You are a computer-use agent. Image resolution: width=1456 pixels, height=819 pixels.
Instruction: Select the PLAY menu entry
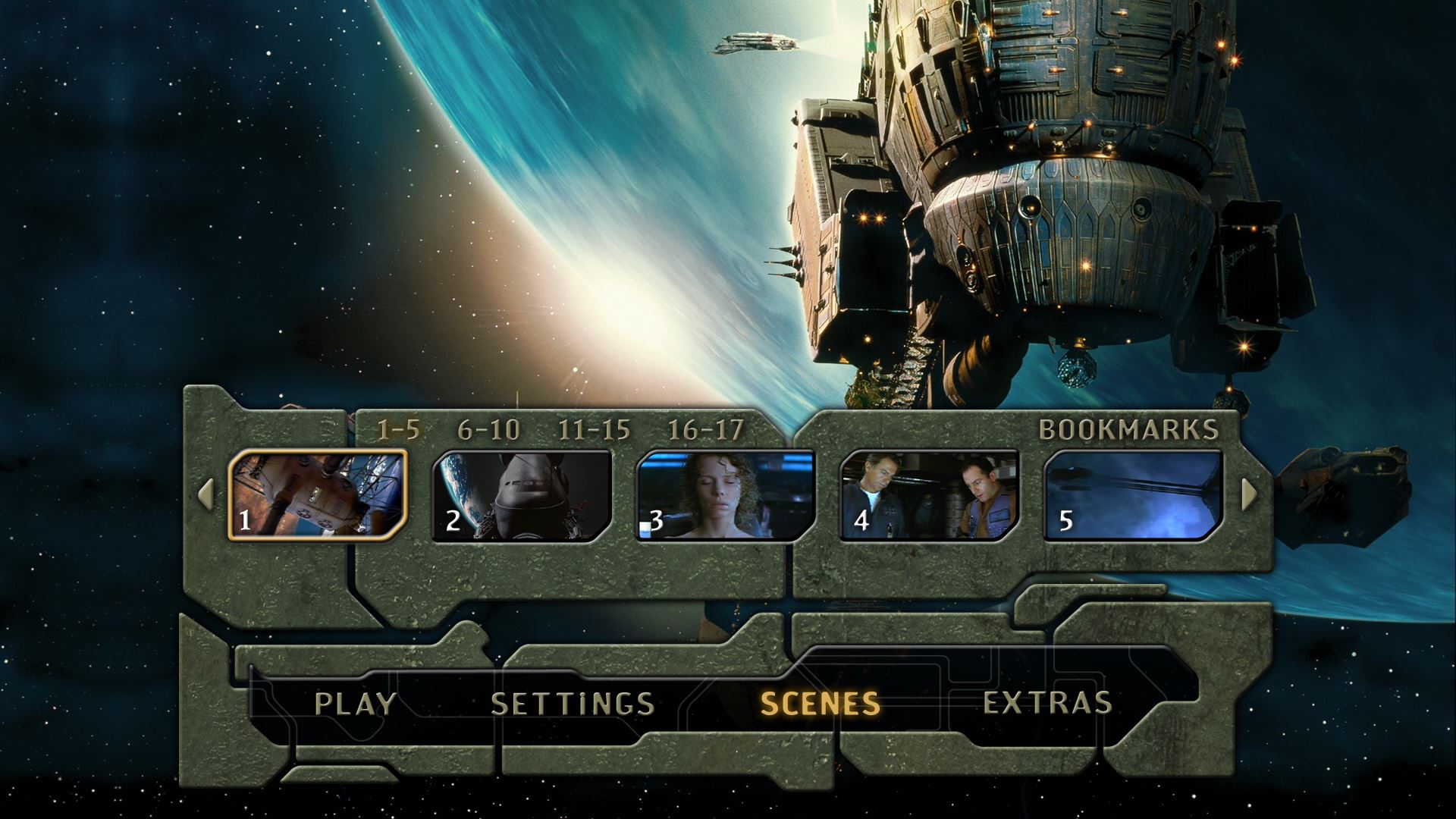[x=355, y=704]
